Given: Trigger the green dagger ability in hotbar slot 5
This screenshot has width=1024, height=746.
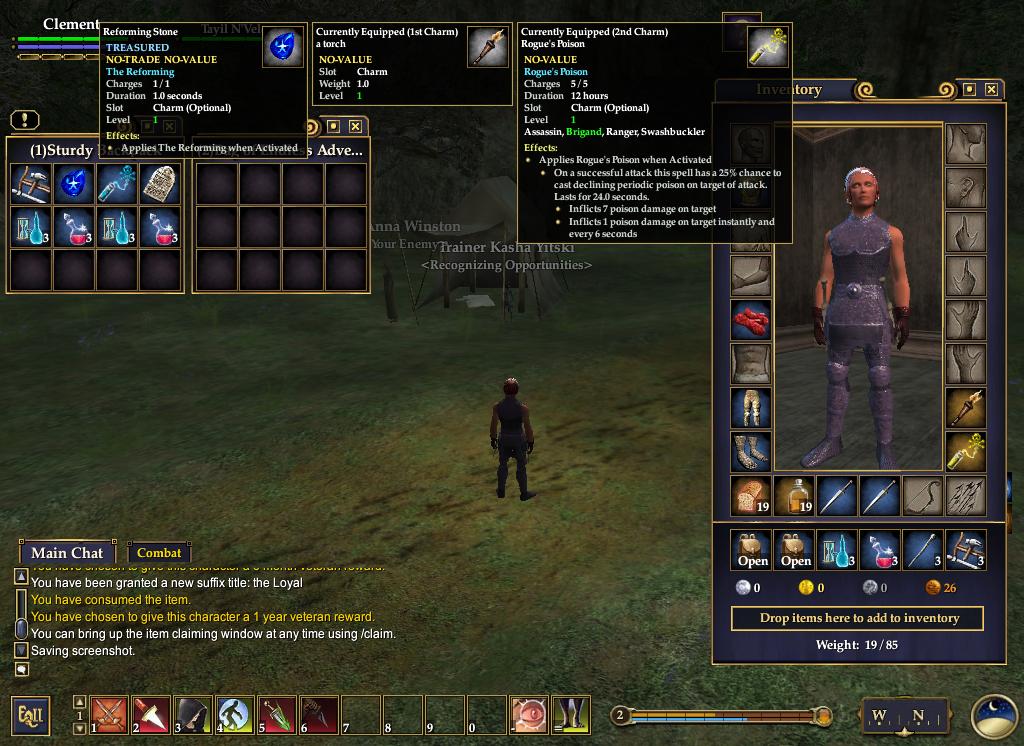Looking at the screenshot, I should point(278,715).
